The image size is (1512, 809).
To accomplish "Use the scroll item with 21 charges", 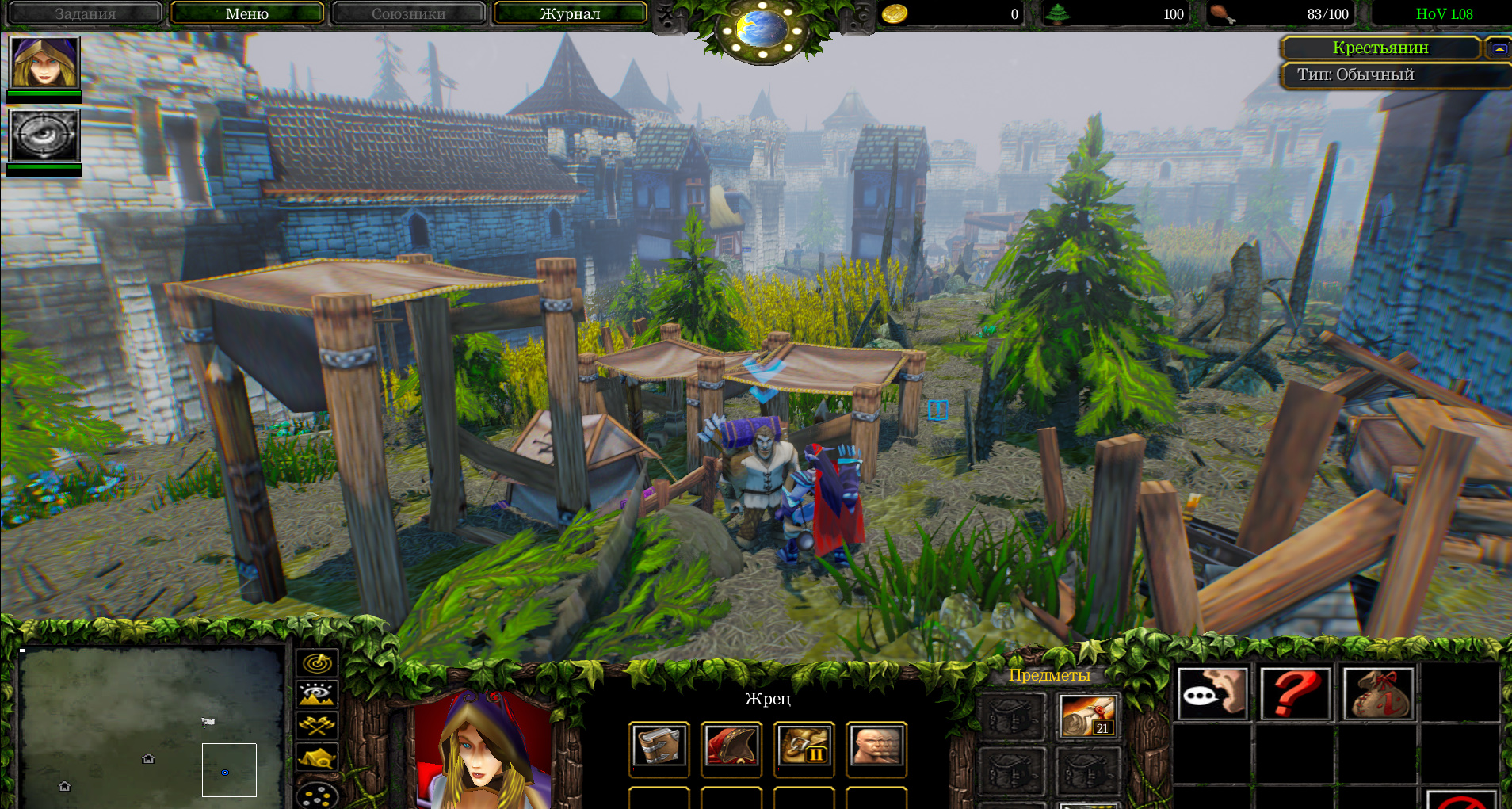I will coord(1087,716).
